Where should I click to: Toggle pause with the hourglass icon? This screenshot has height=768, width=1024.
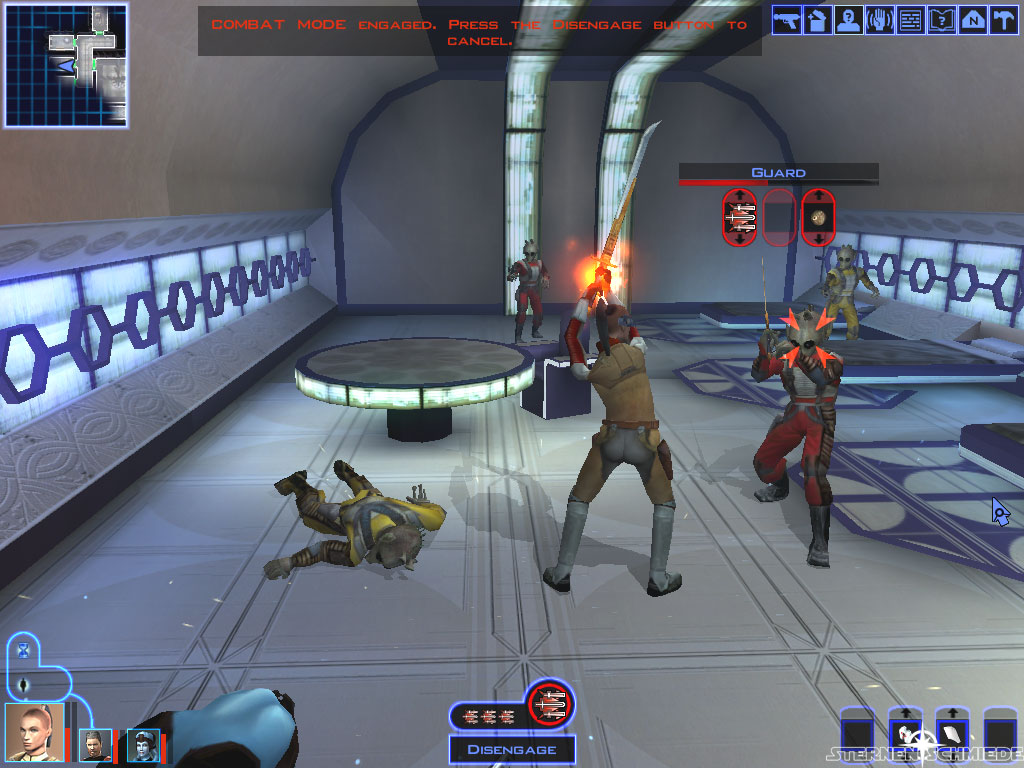click(24, 651)
